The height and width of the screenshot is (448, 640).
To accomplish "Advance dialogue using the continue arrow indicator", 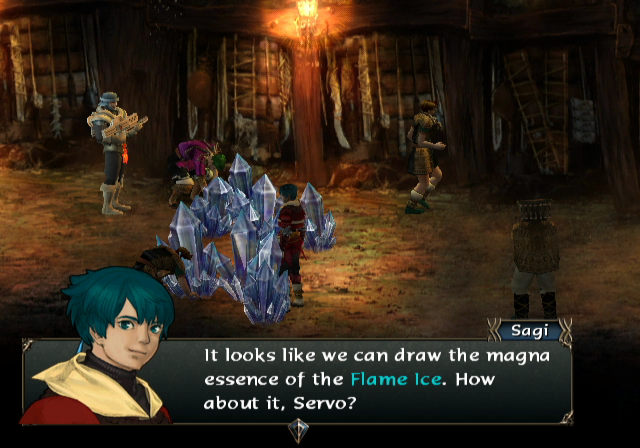I will coord(298,430).
